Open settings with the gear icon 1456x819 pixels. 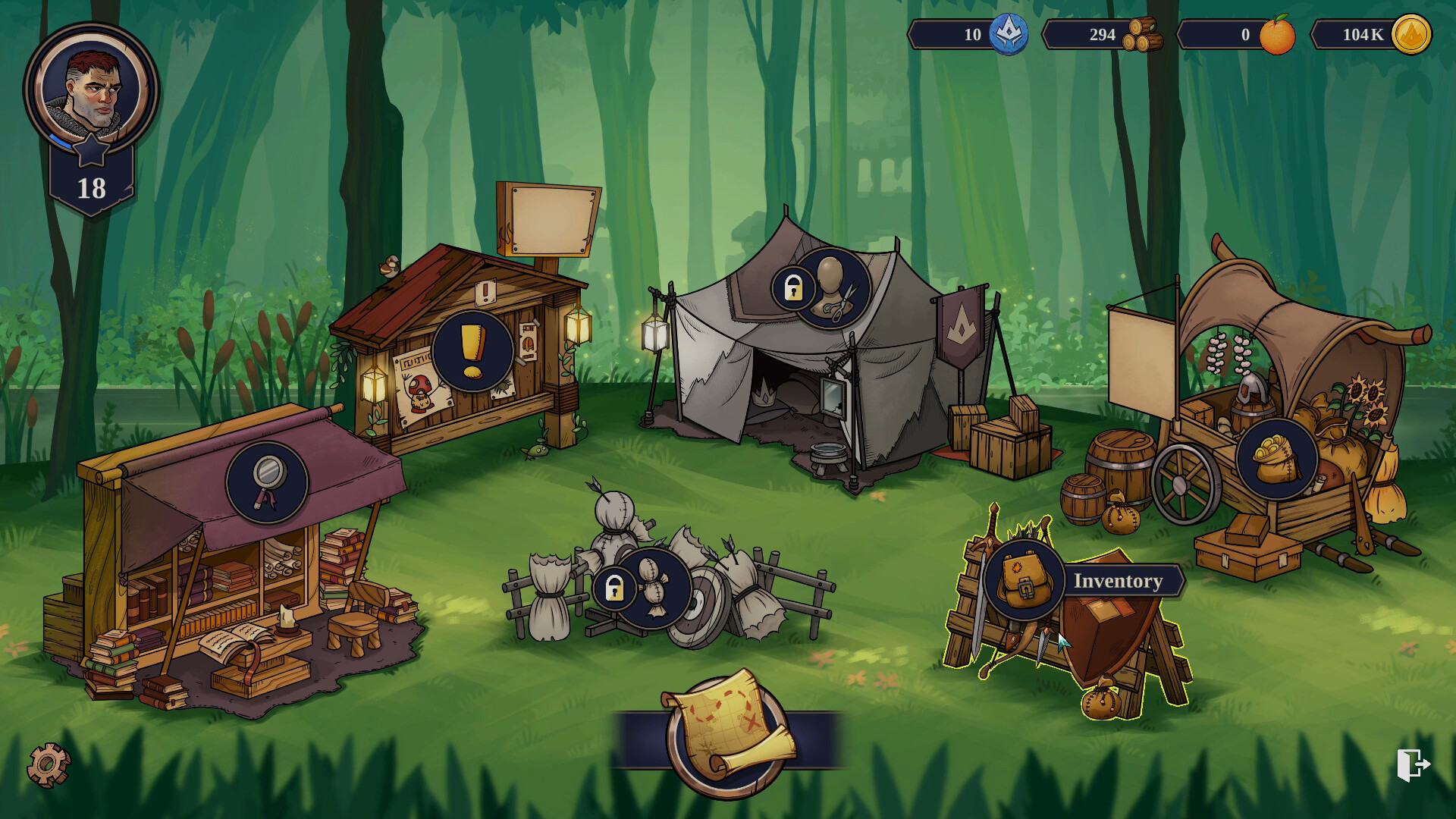point(49,764)
